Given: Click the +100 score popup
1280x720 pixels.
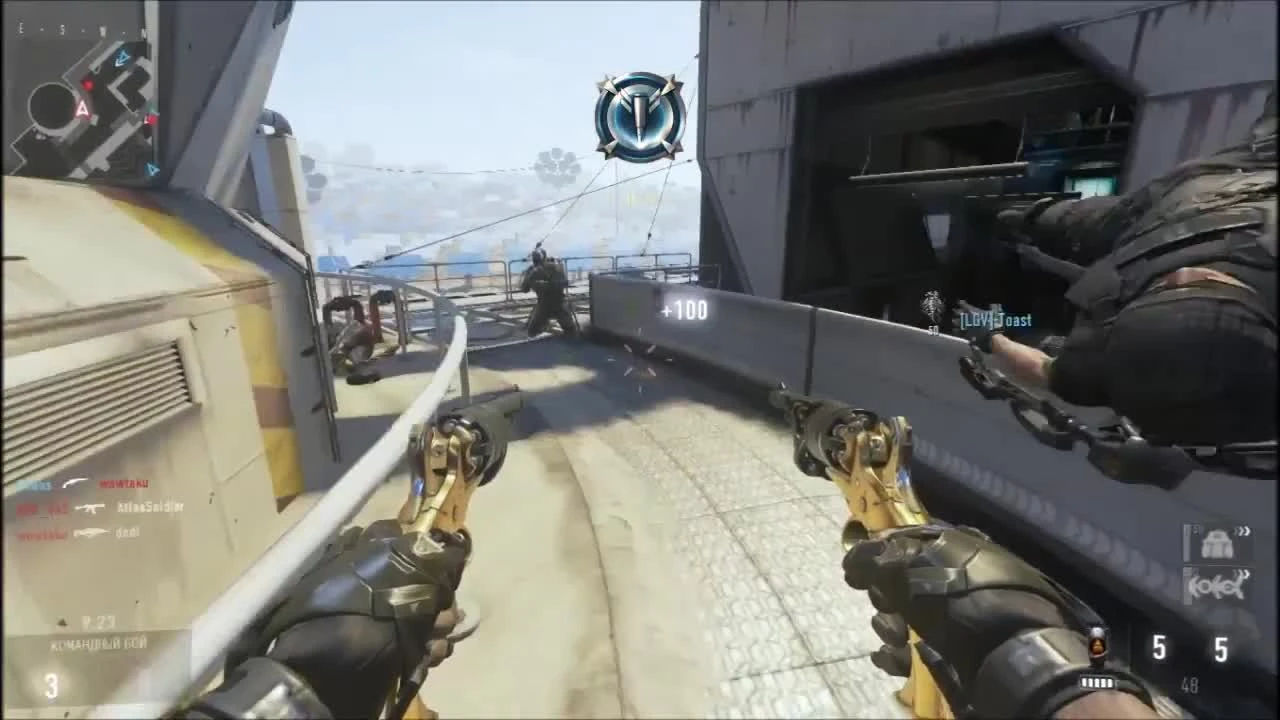Looking at the screenshot, I should (683, 309).
